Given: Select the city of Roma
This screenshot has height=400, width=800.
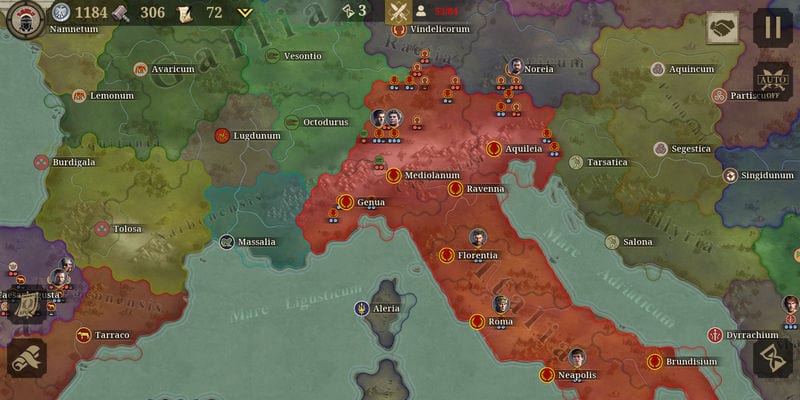Looking at the screenshot, I should point(478,322).
